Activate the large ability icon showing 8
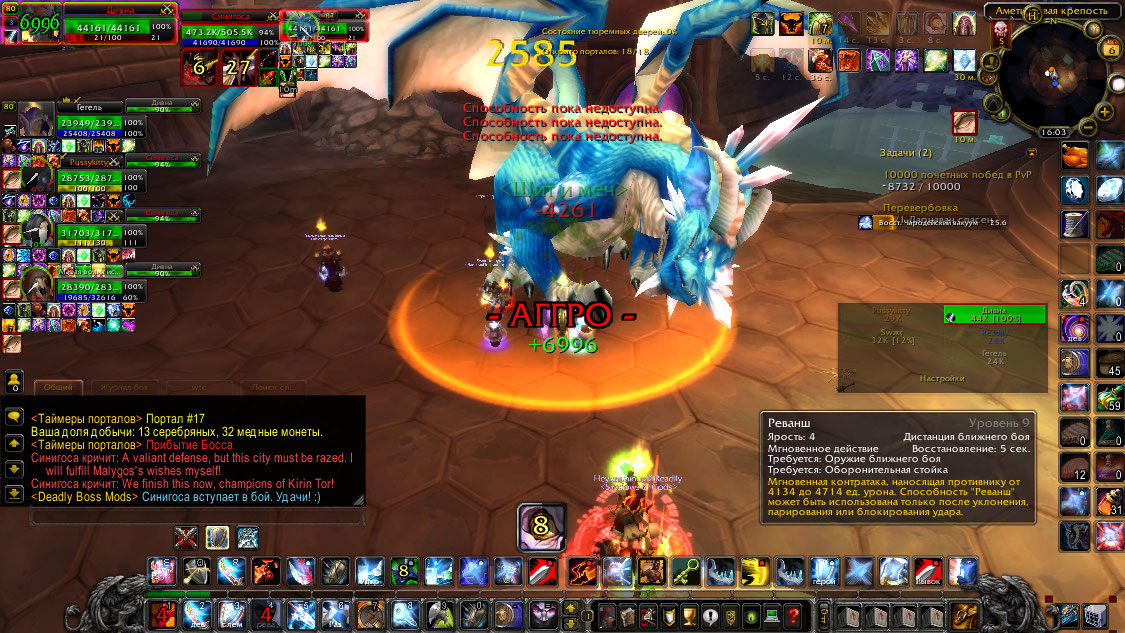The height and width of the screenshot is (633, 1125). (541, 527)
